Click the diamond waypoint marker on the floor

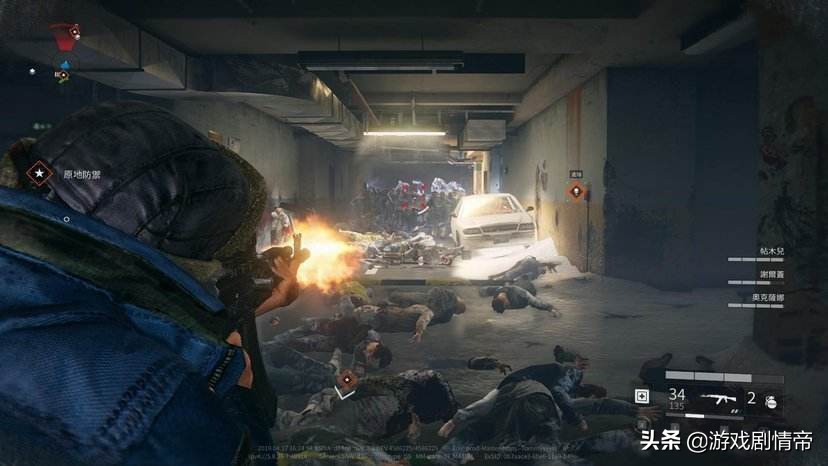(x=346, y=380)
